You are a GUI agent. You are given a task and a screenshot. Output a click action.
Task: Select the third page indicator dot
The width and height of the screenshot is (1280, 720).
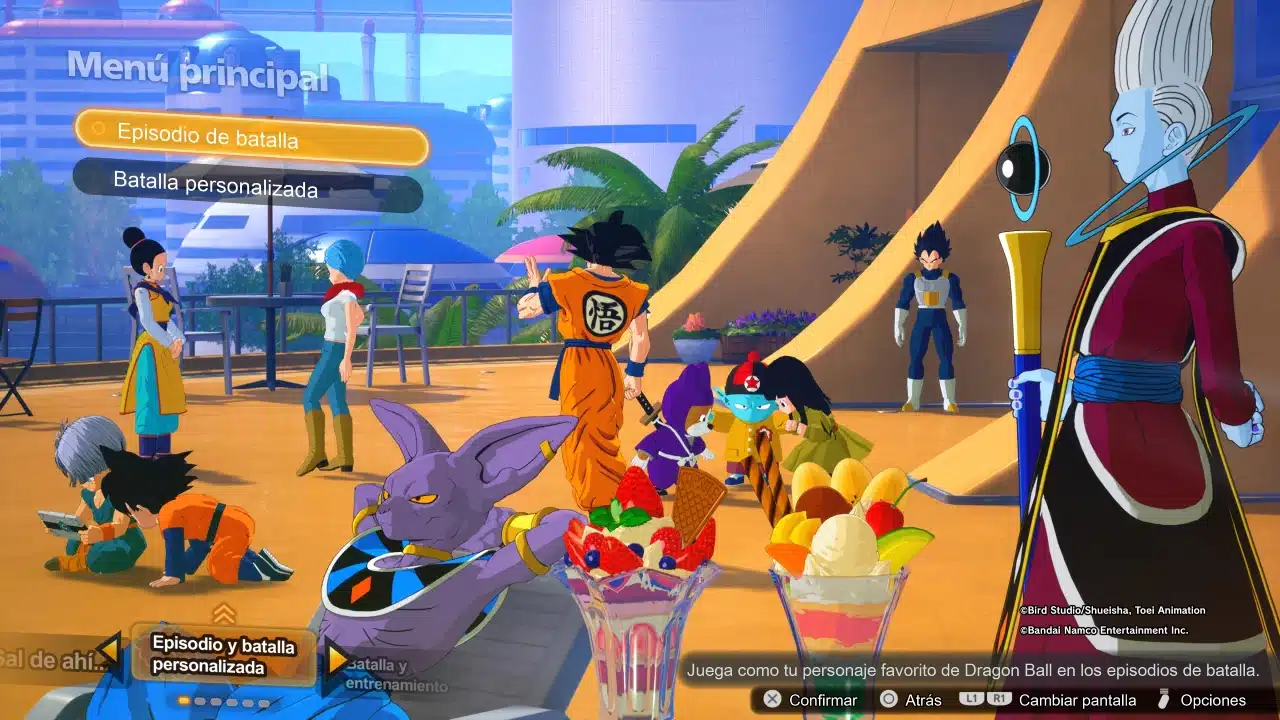point(215,702)
